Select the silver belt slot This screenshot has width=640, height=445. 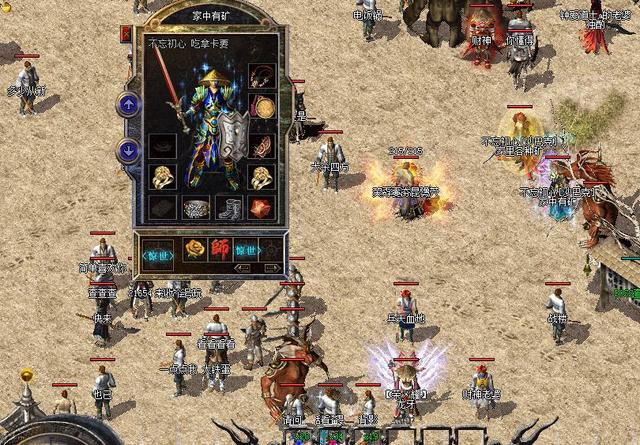(196, 208)
